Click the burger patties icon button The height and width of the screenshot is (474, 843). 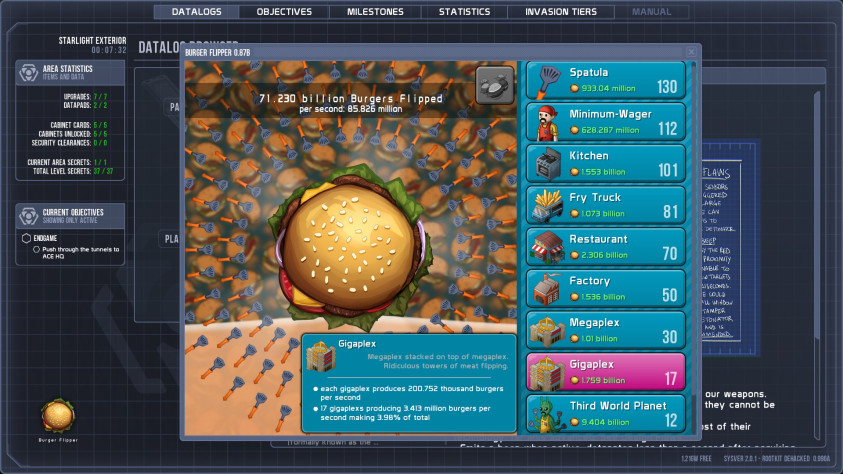tap(494, 84)
